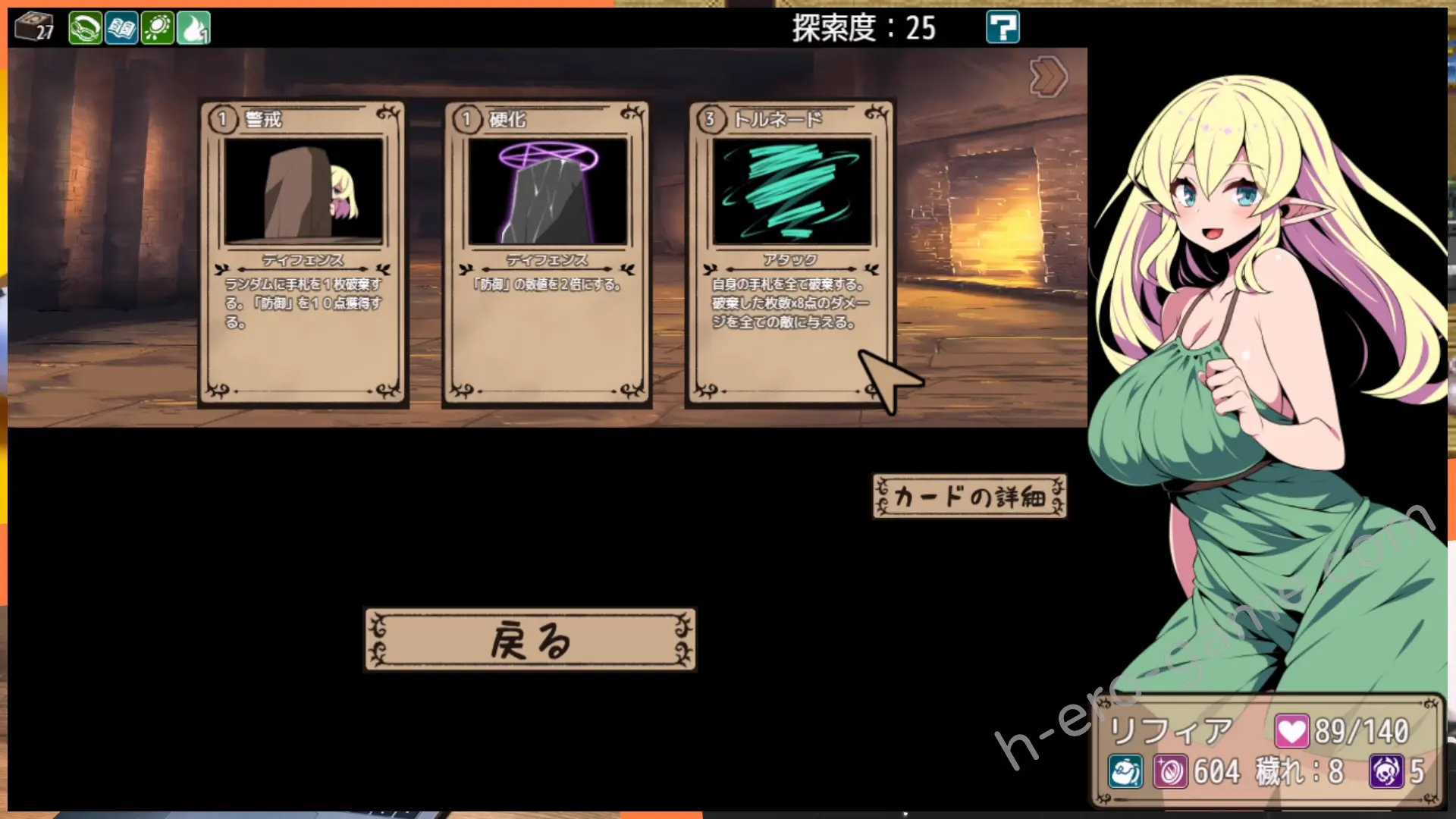The image size is (1456, 819).
Task: Select the flame relic icon
Action: (x=193, y=29)
